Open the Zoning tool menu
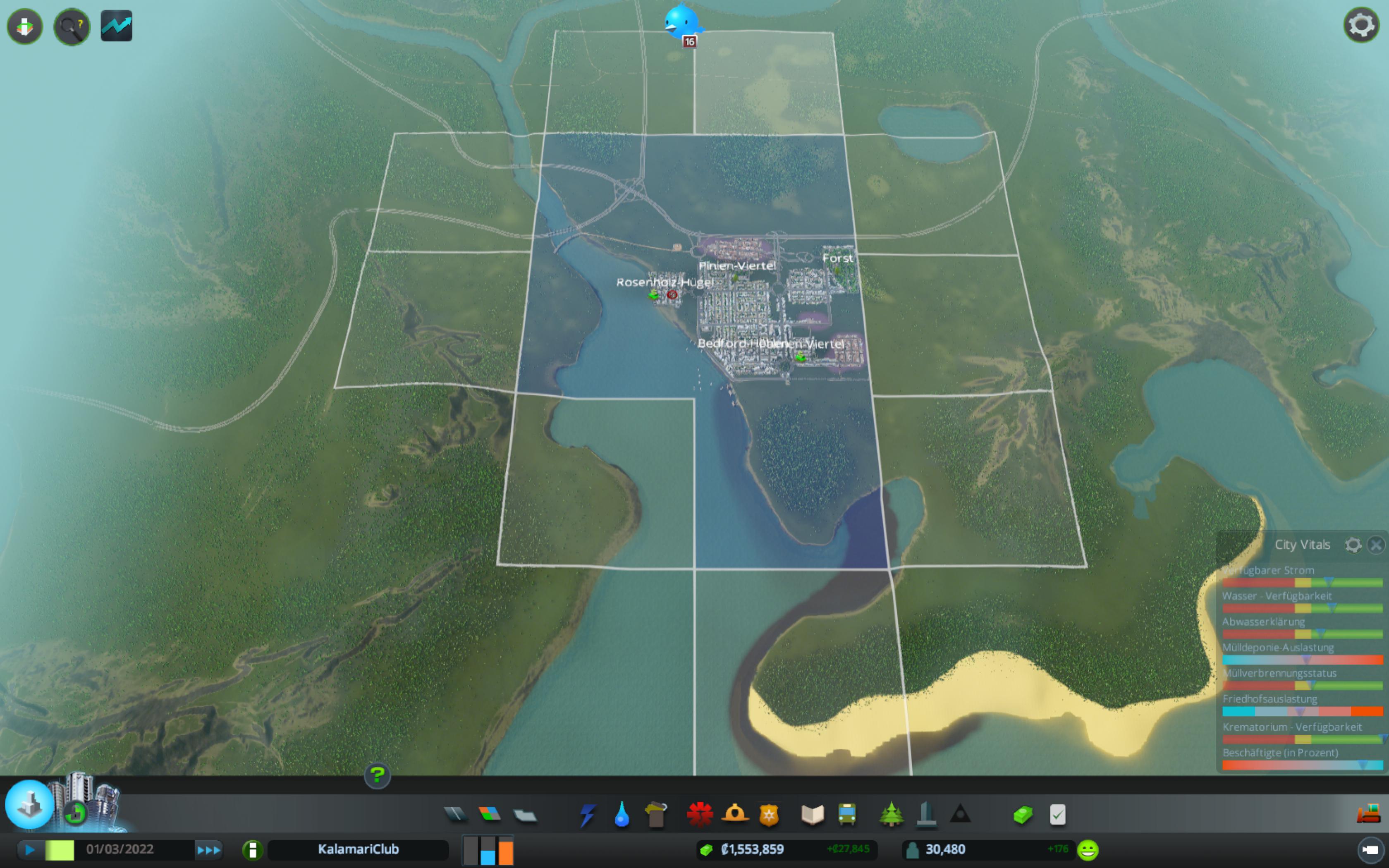Screen dimensions: 1389x868 [x=490, y=814]
